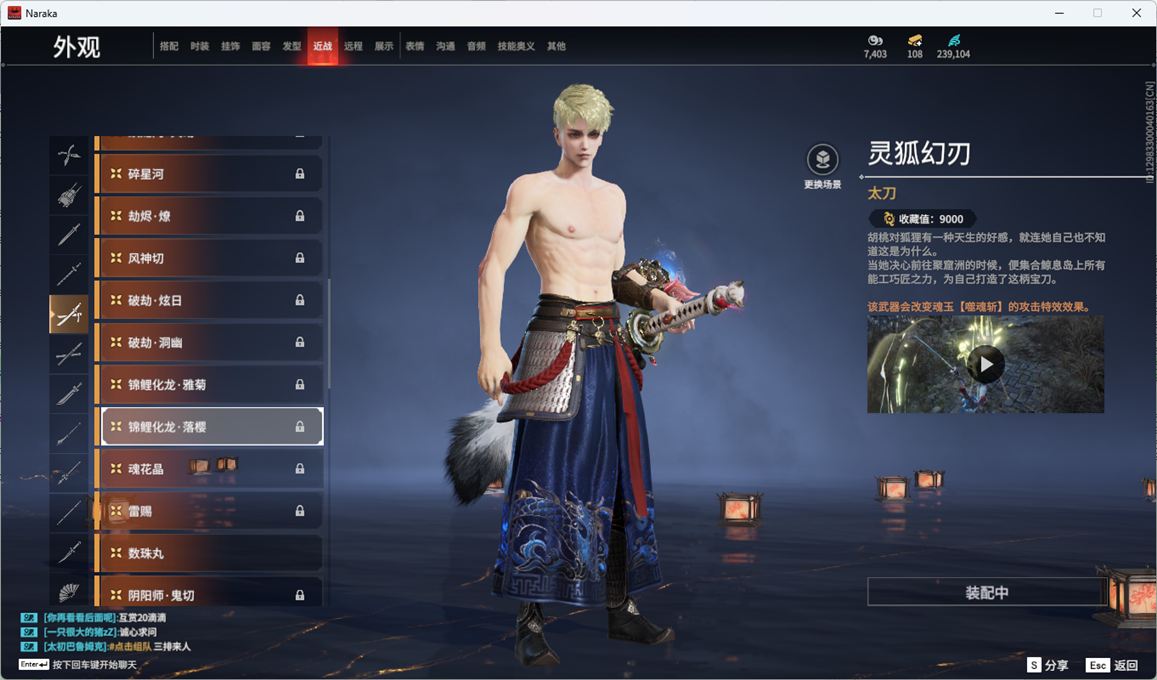Select the 碎星河 weapon skin
The width and height of the screenshot is (1157, 680).
pyautogui.click(x=209, y=174)
